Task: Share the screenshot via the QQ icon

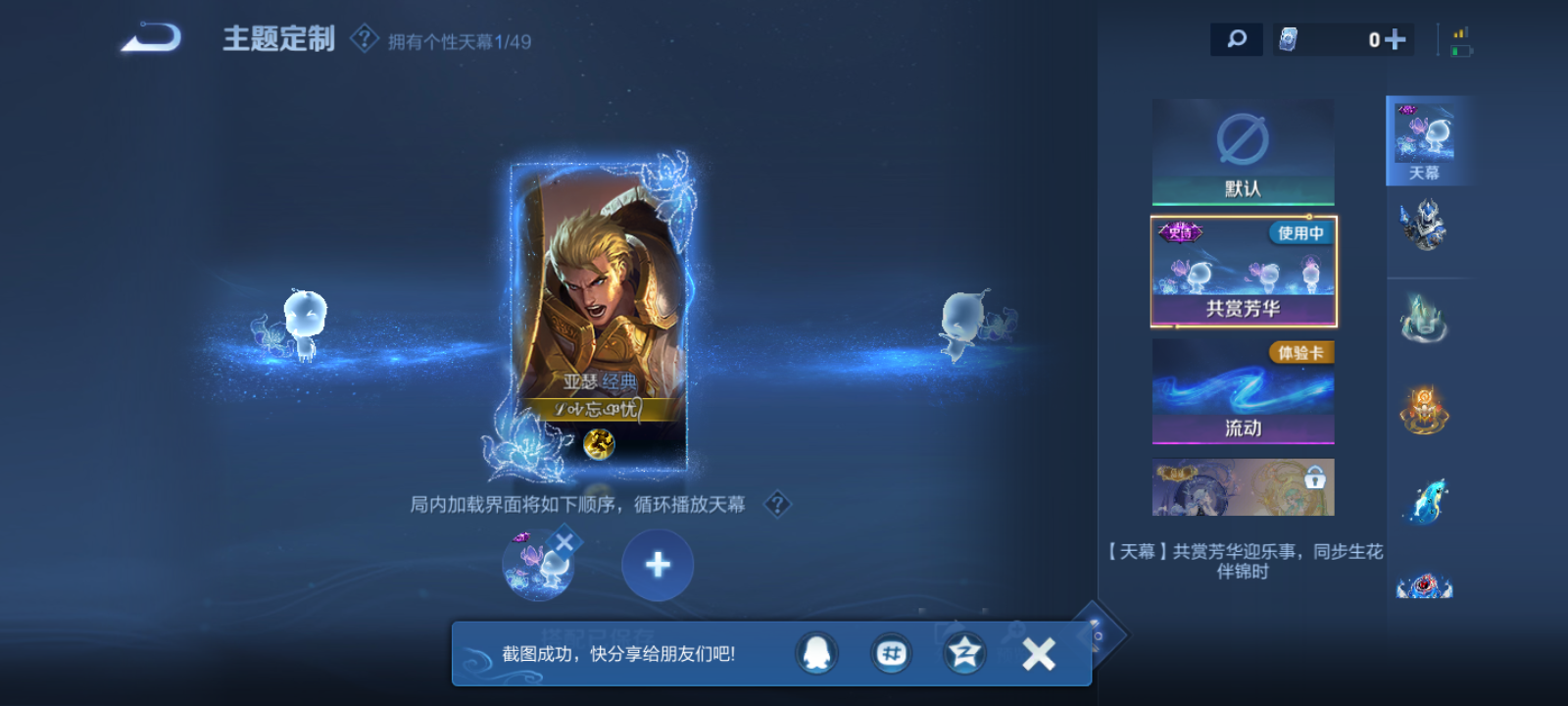Action: click(816, 652)
